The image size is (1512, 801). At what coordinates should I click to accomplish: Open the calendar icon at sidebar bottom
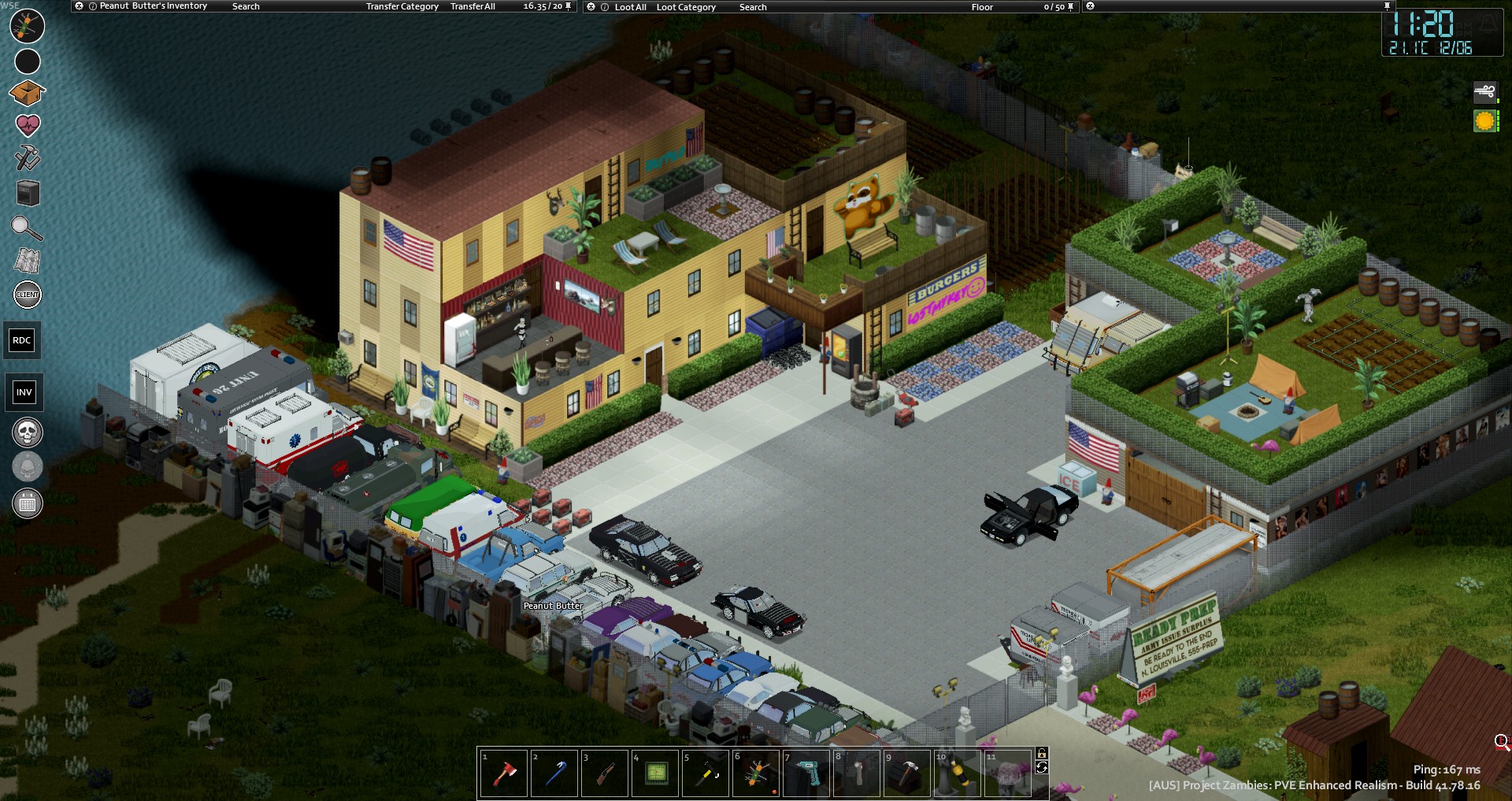[x=26, y=502]
